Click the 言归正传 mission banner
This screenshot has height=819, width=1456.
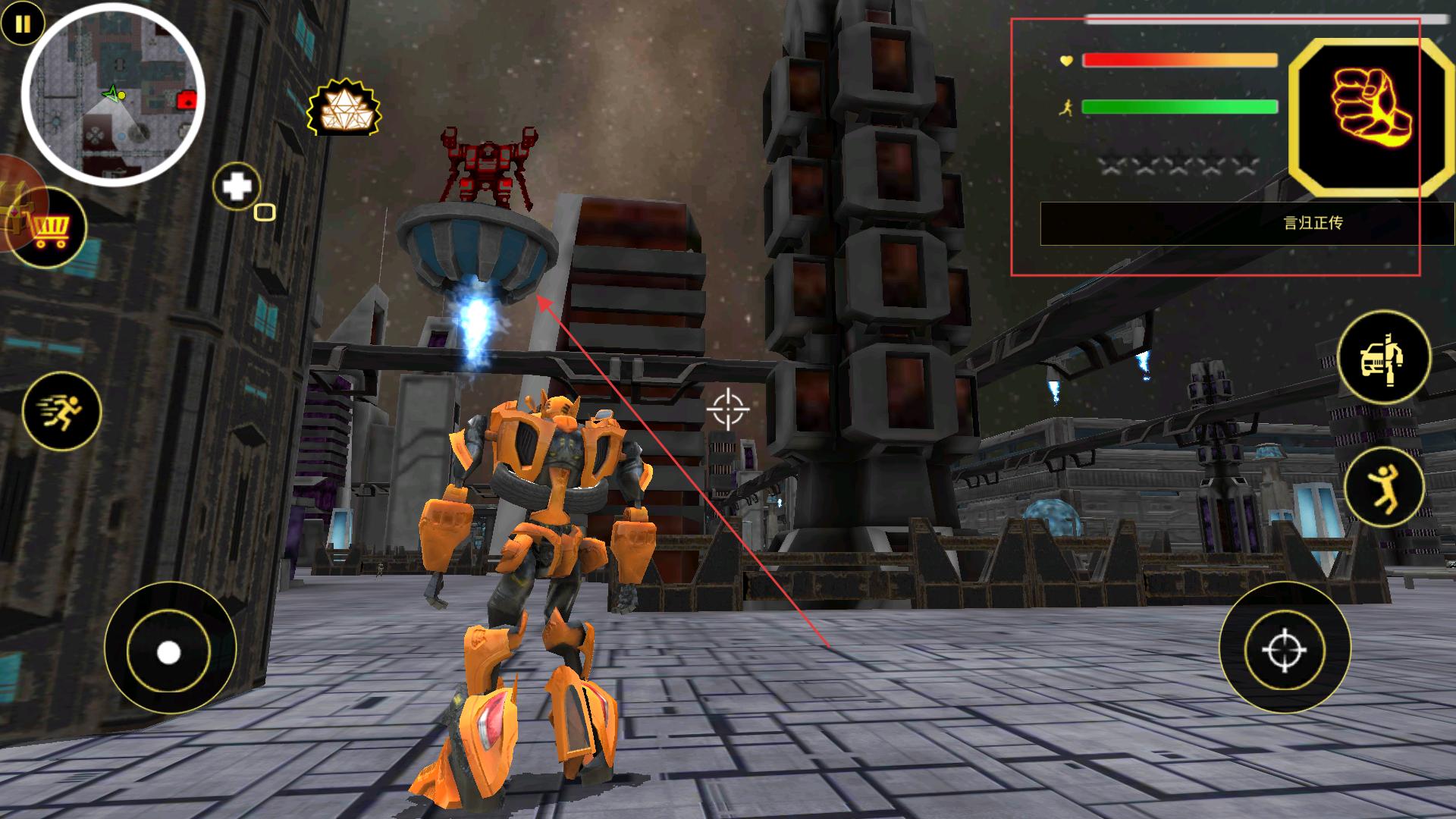click(1247, 223)
